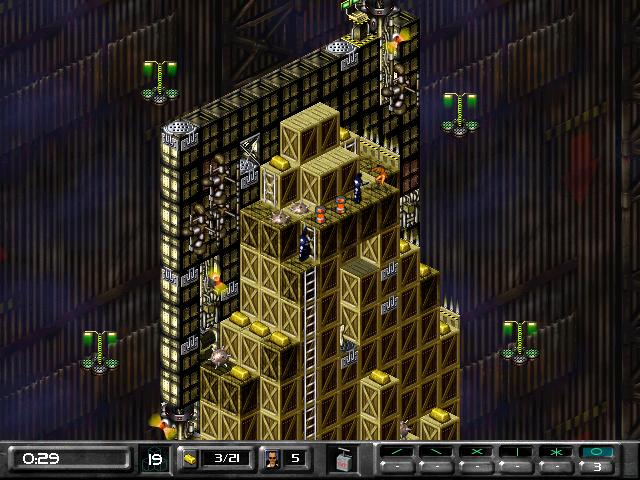Viewport: 640px width, 480px height.
Task: Choose the backslash tool slot
Action: tap(437, 452)
